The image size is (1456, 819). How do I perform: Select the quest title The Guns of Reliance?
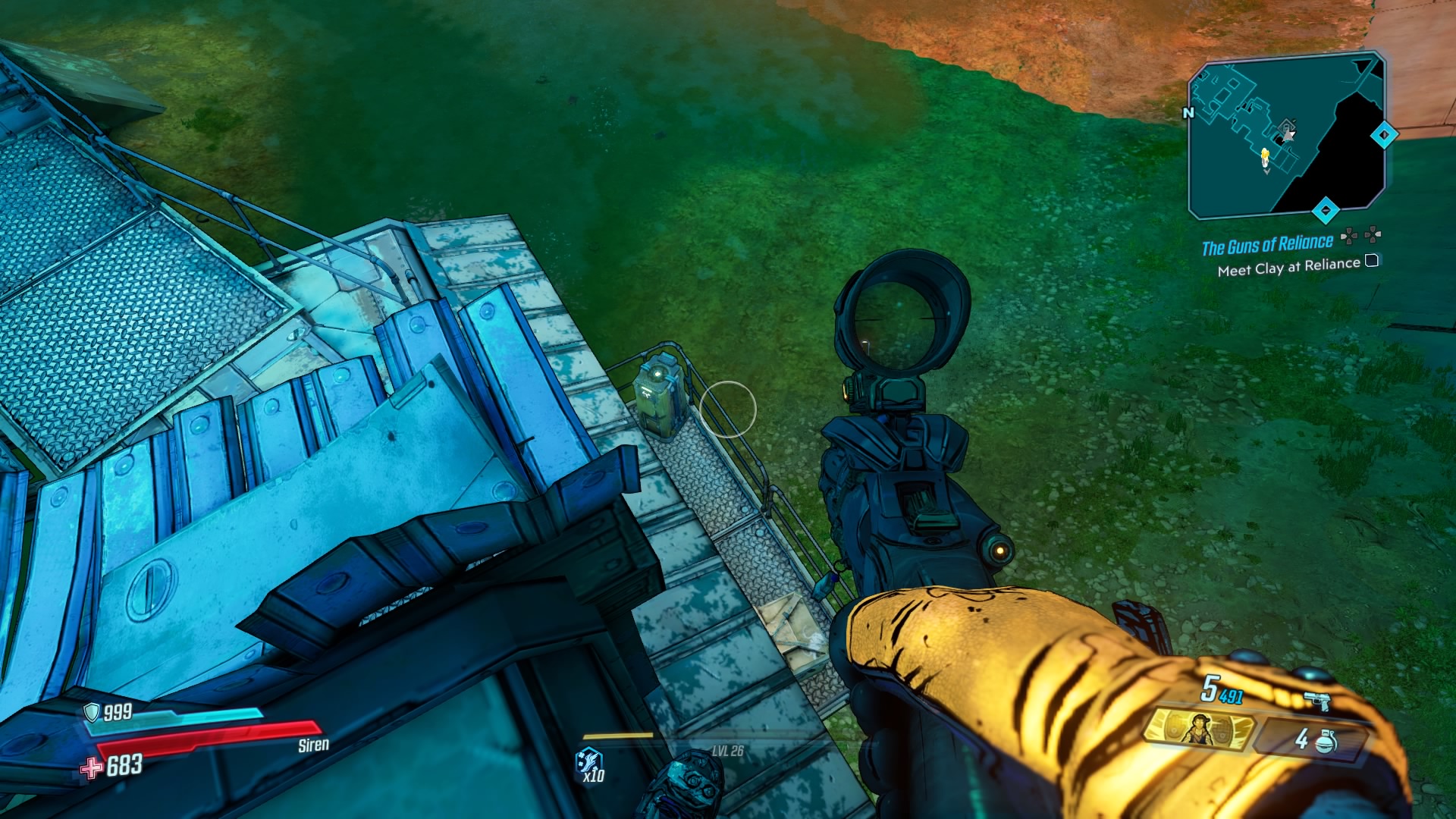click(x=1268, y=243)
